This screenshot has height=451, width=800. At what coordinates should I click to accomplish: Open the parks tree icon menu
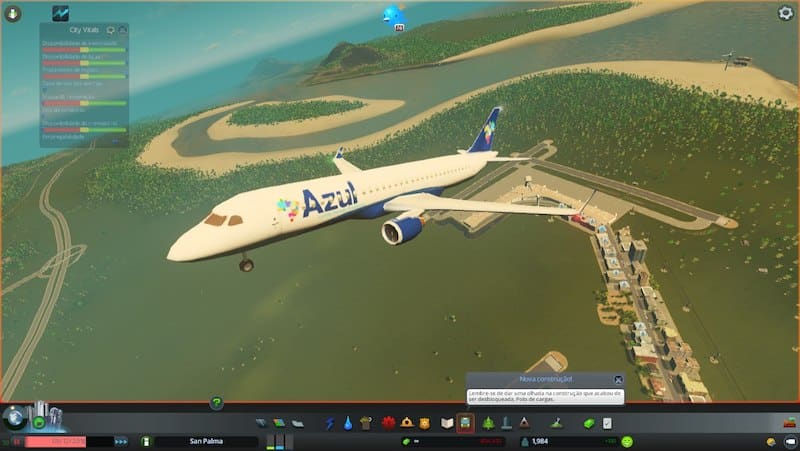tap(487, 423)
